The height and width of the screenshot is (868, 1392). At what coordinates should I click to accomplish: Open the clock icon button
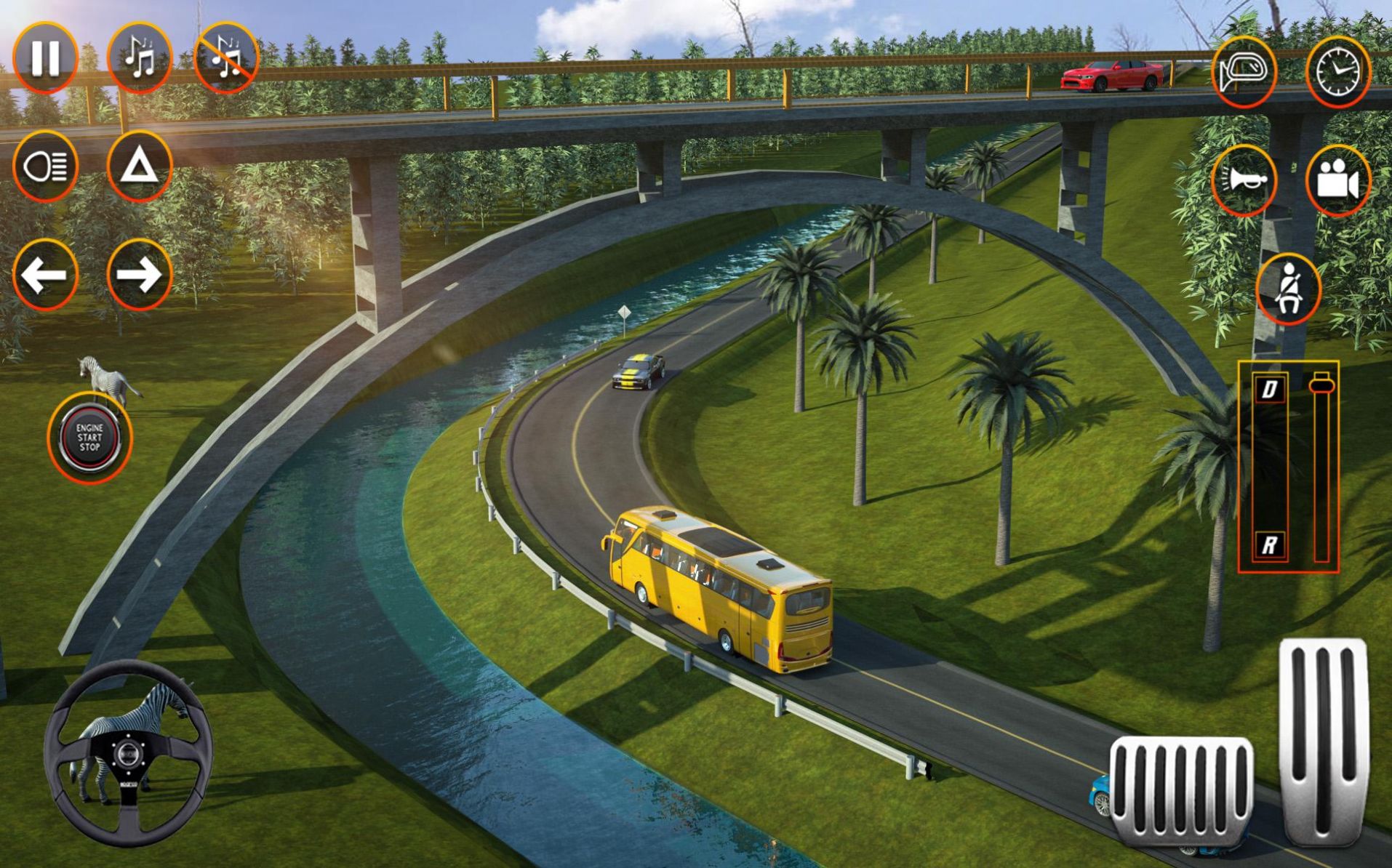(x=1337, y=71)
